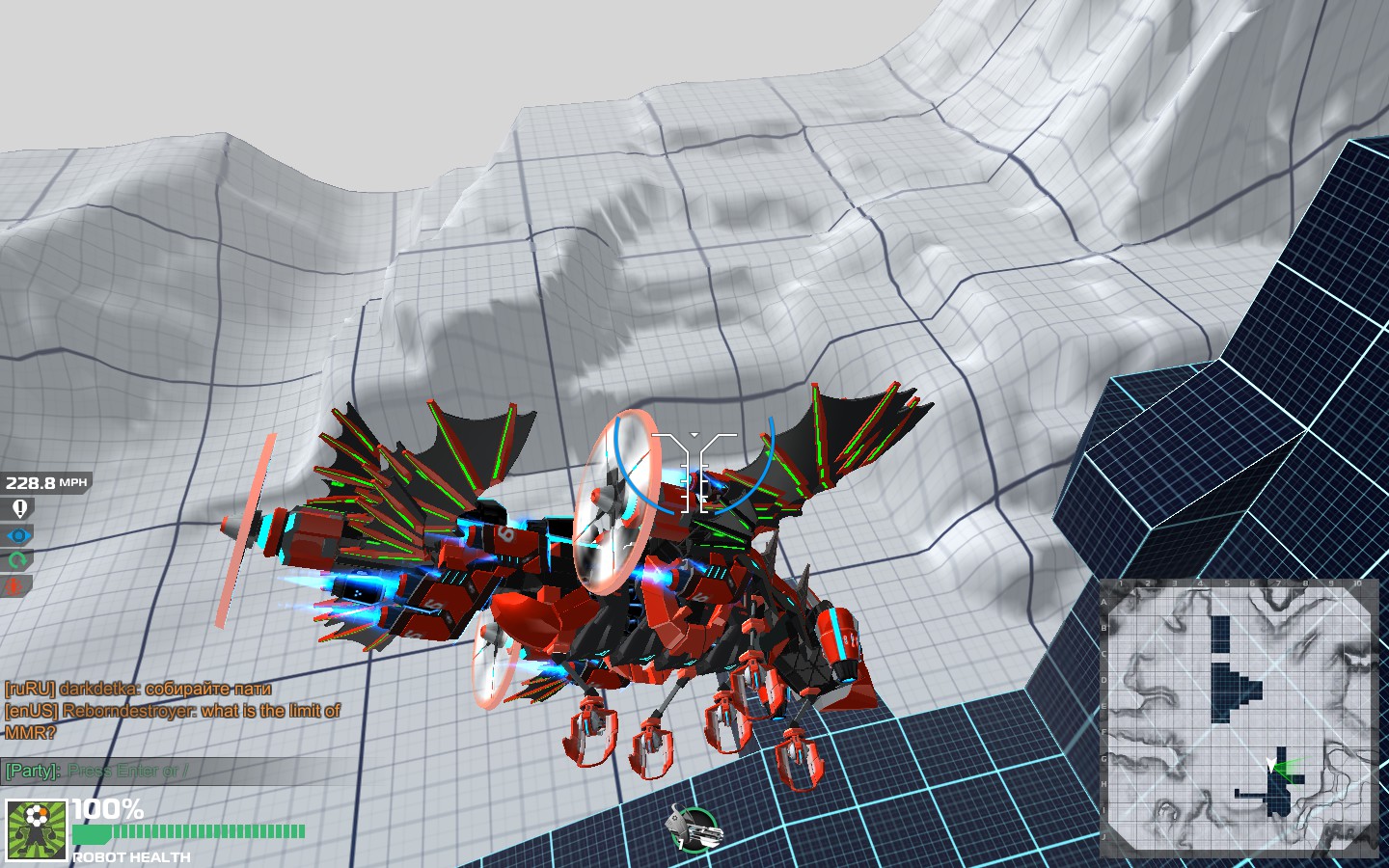Click the green circular regeneration icon
The width and height of the screenshot is (1389, 868).
click(19, 559)
